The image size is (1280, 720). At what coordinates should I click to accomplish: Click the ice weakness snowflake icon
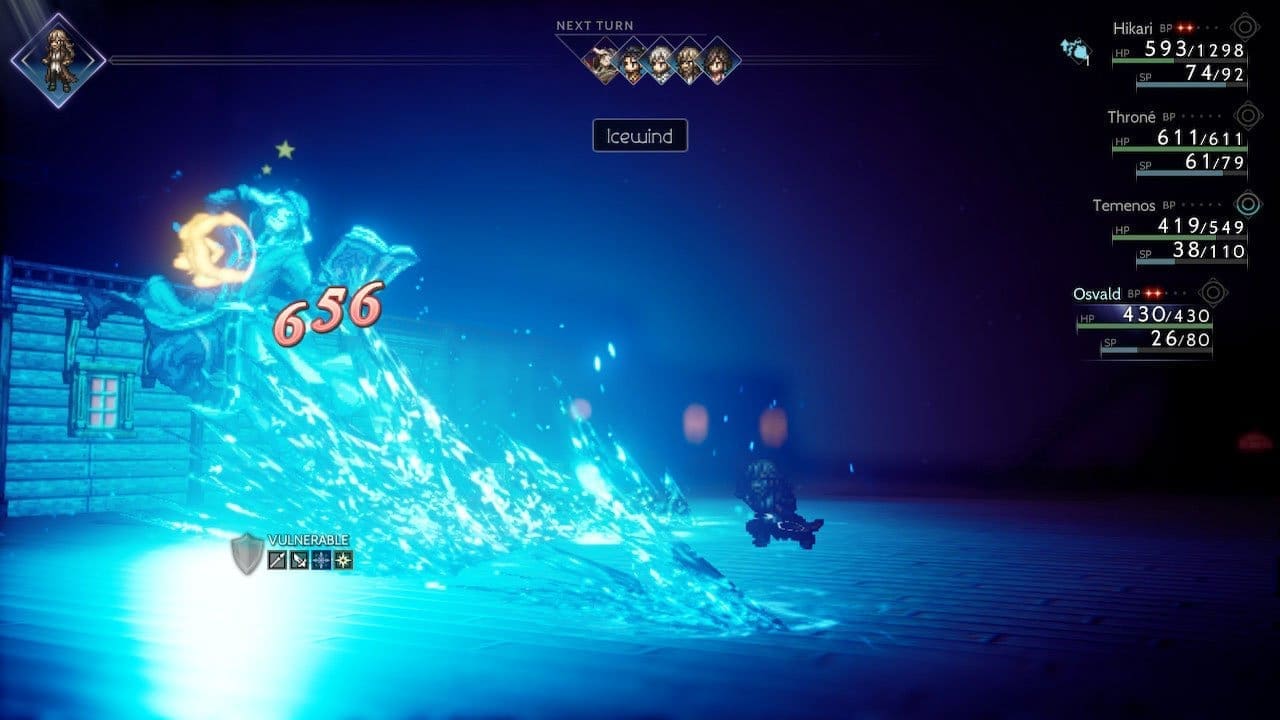tap(322, 560)
